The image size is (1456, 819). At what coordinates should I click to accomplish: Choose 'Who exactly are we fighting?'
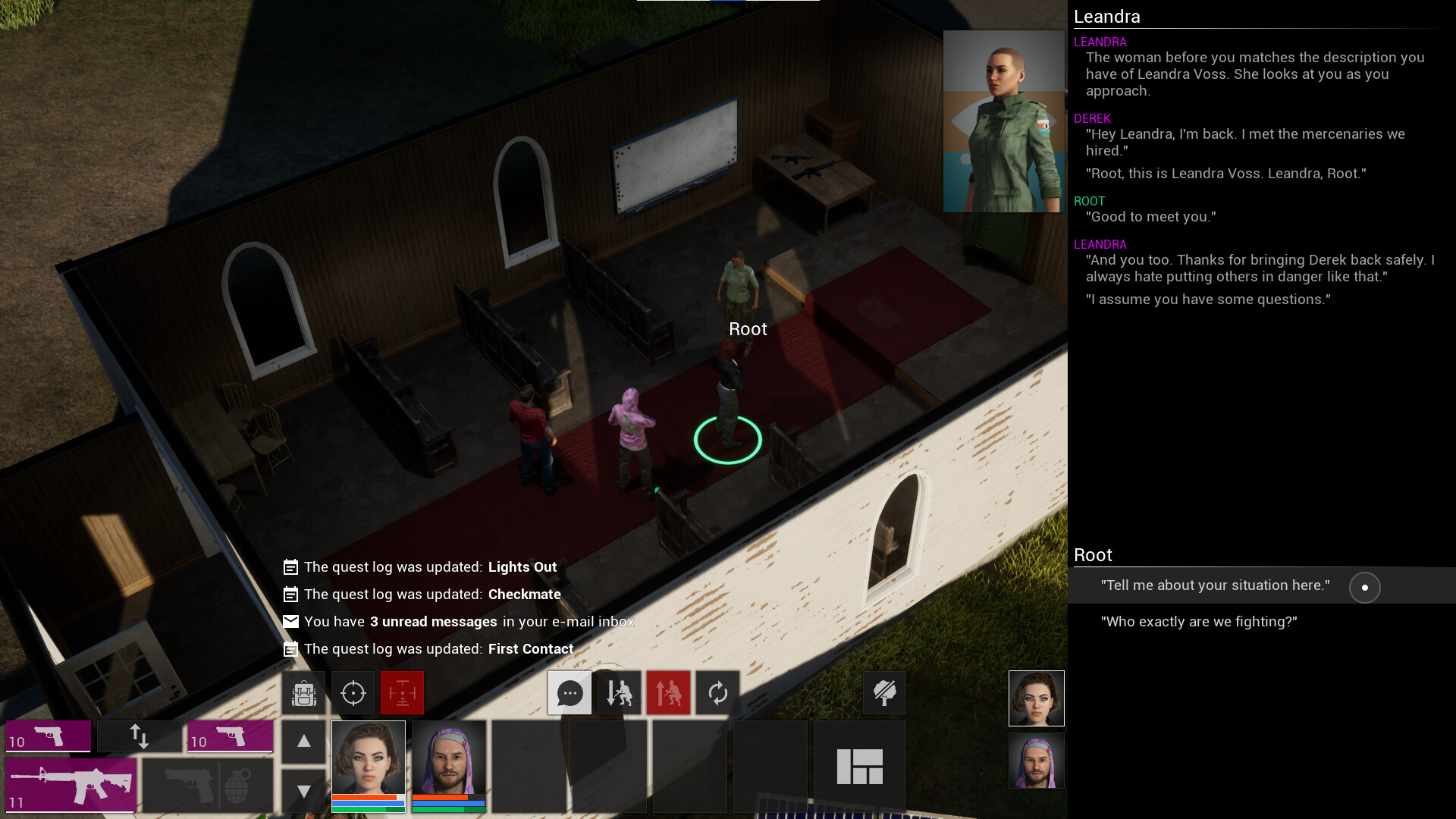[1198, 621]
